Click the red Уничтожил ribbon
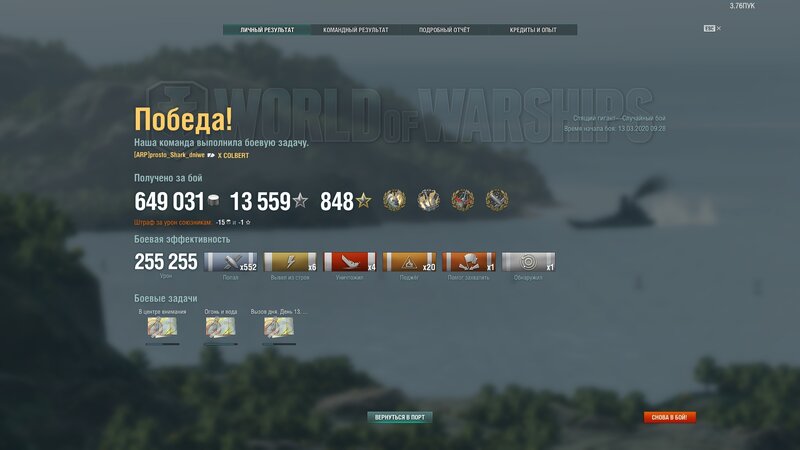This screenshot has height=450, width=800. click(x=349, y=262)
